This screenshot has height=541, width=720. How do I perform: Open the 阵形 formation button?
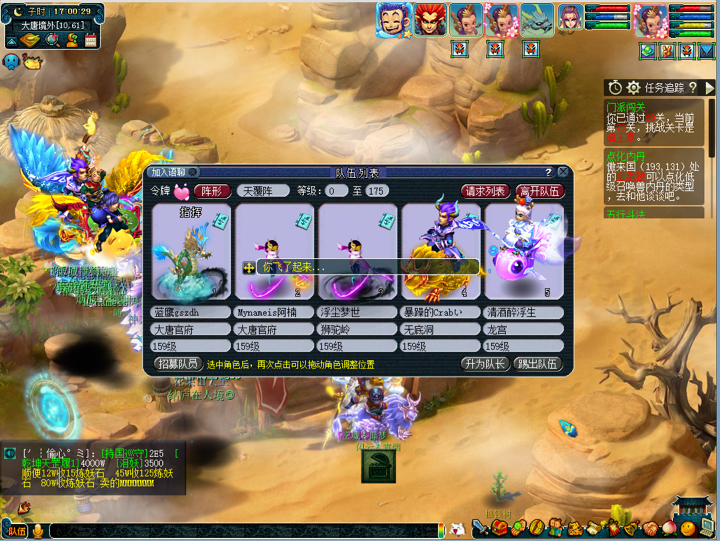coord(210,190)
